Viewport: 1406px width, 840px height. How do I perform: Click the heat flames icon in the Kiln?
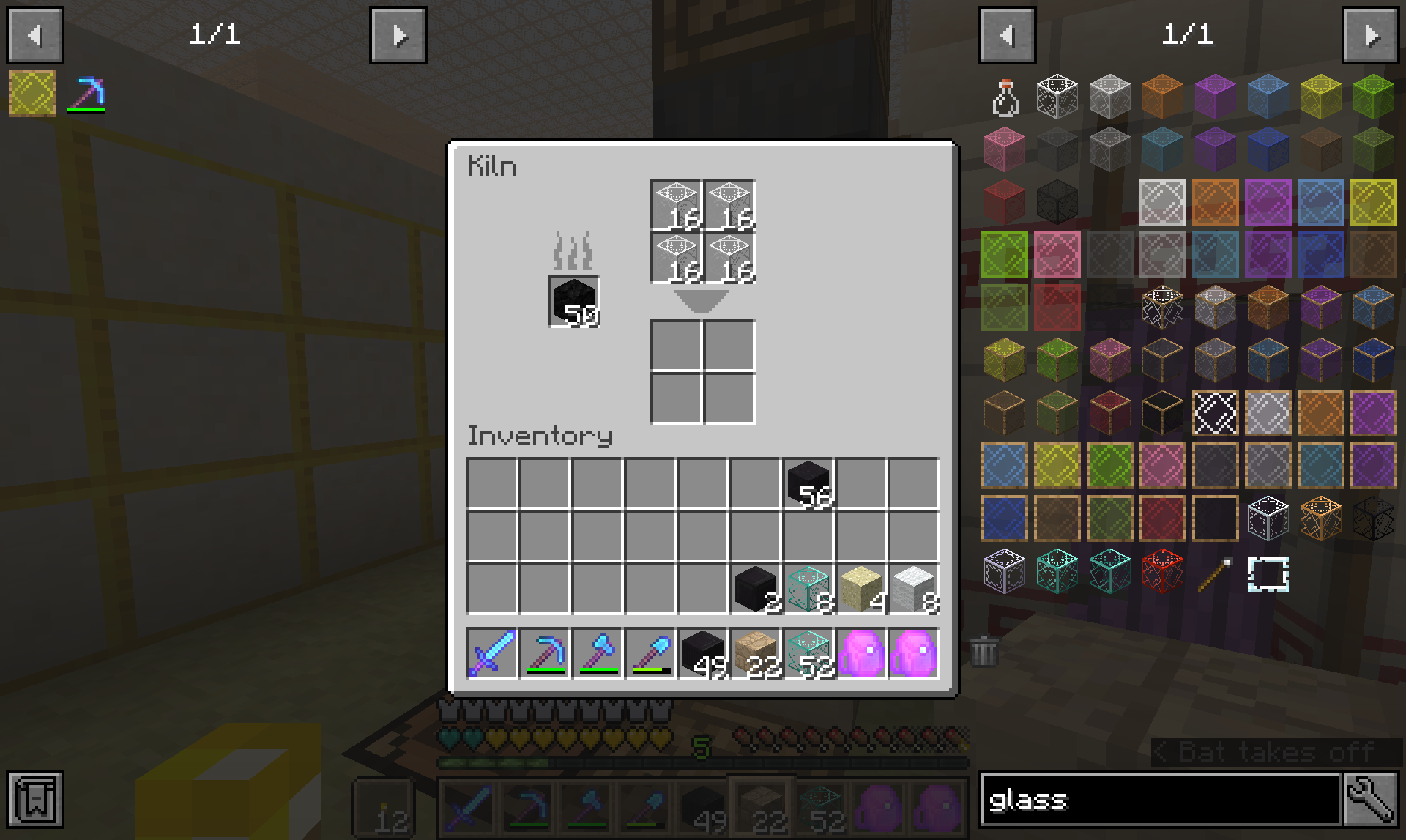(x=573, y=253)
